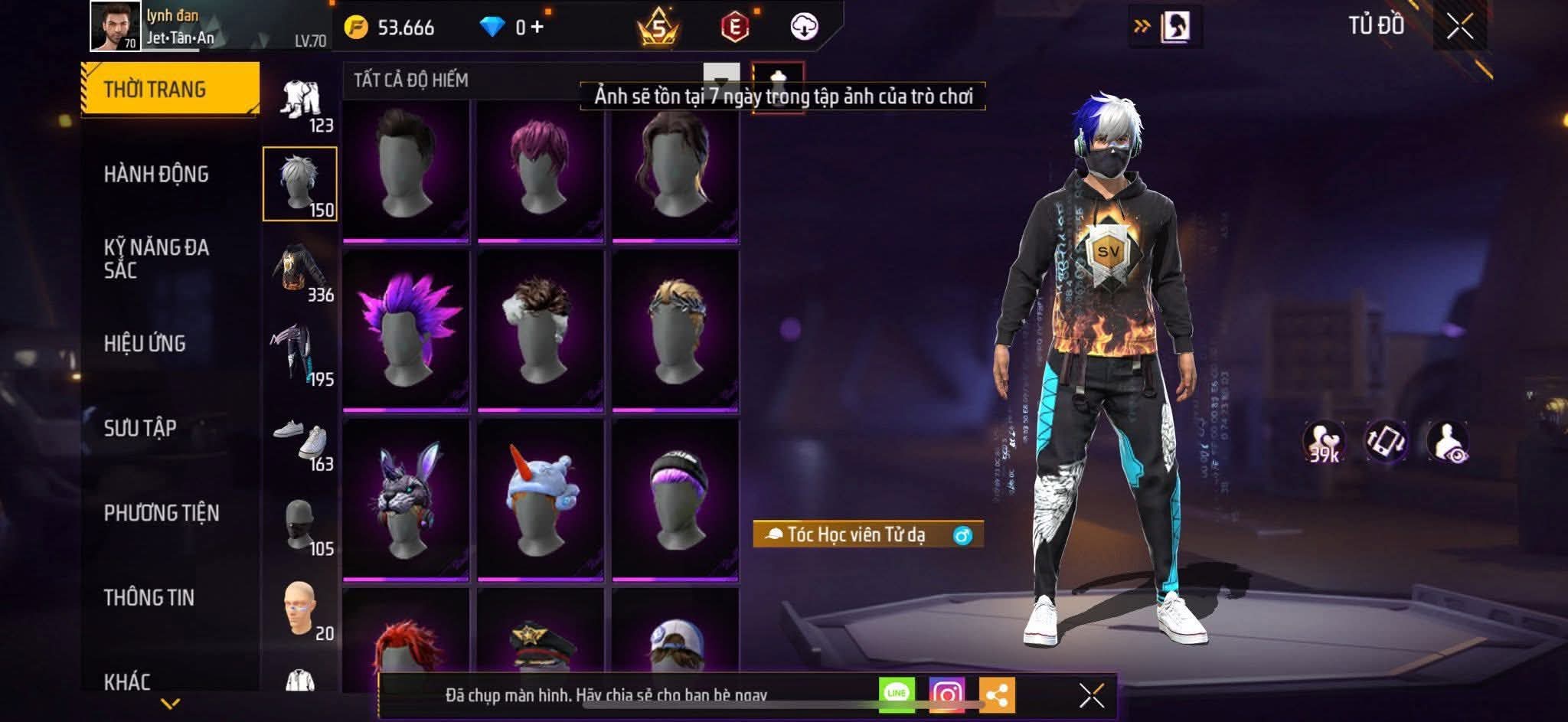The height and width of the screenshot is (722, 1568).
Task: Share the screenshot to Instagram
Action: (946, 694)
